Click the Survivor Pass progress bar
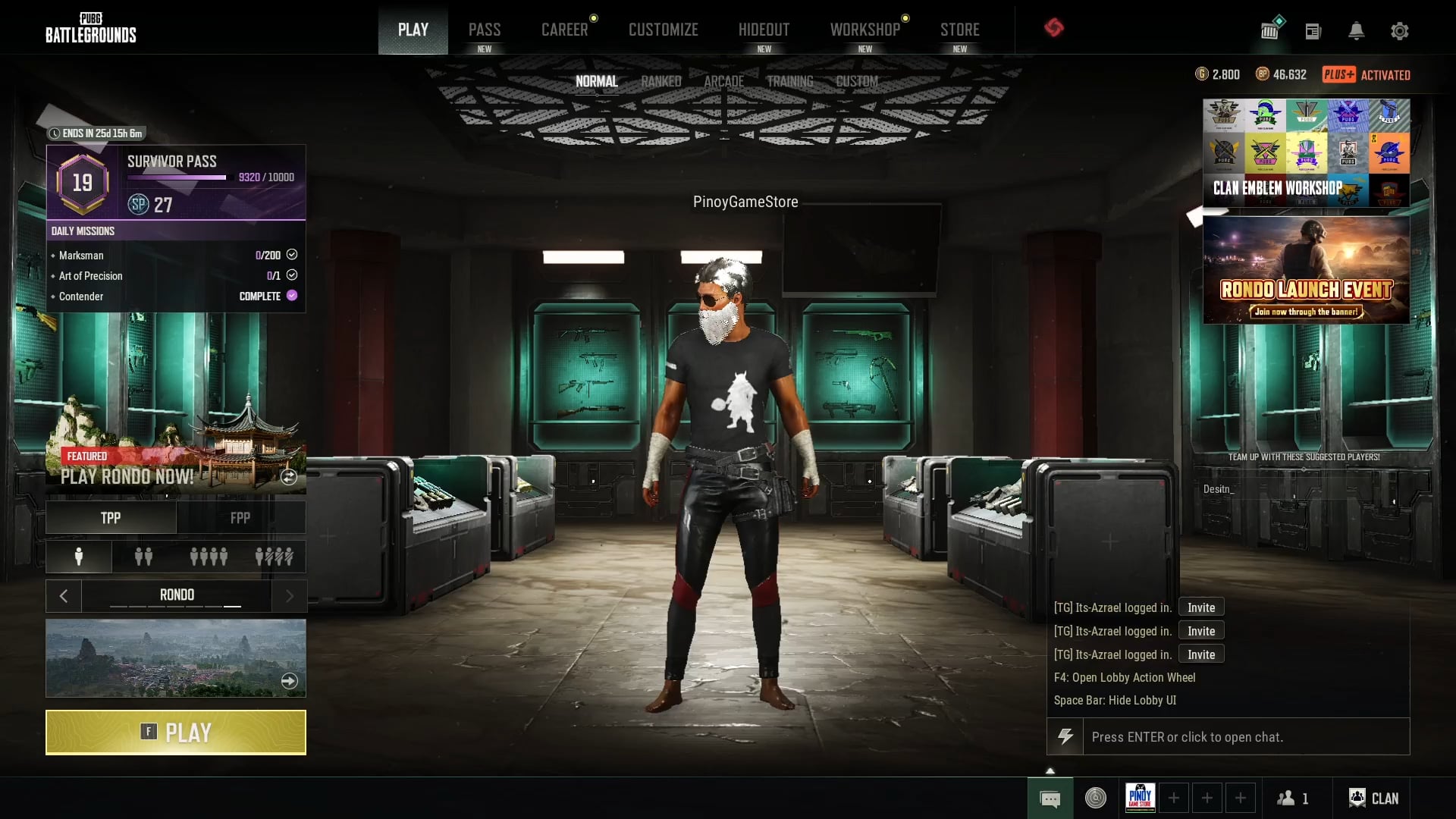1456x819 pixels. click(177, 177)
